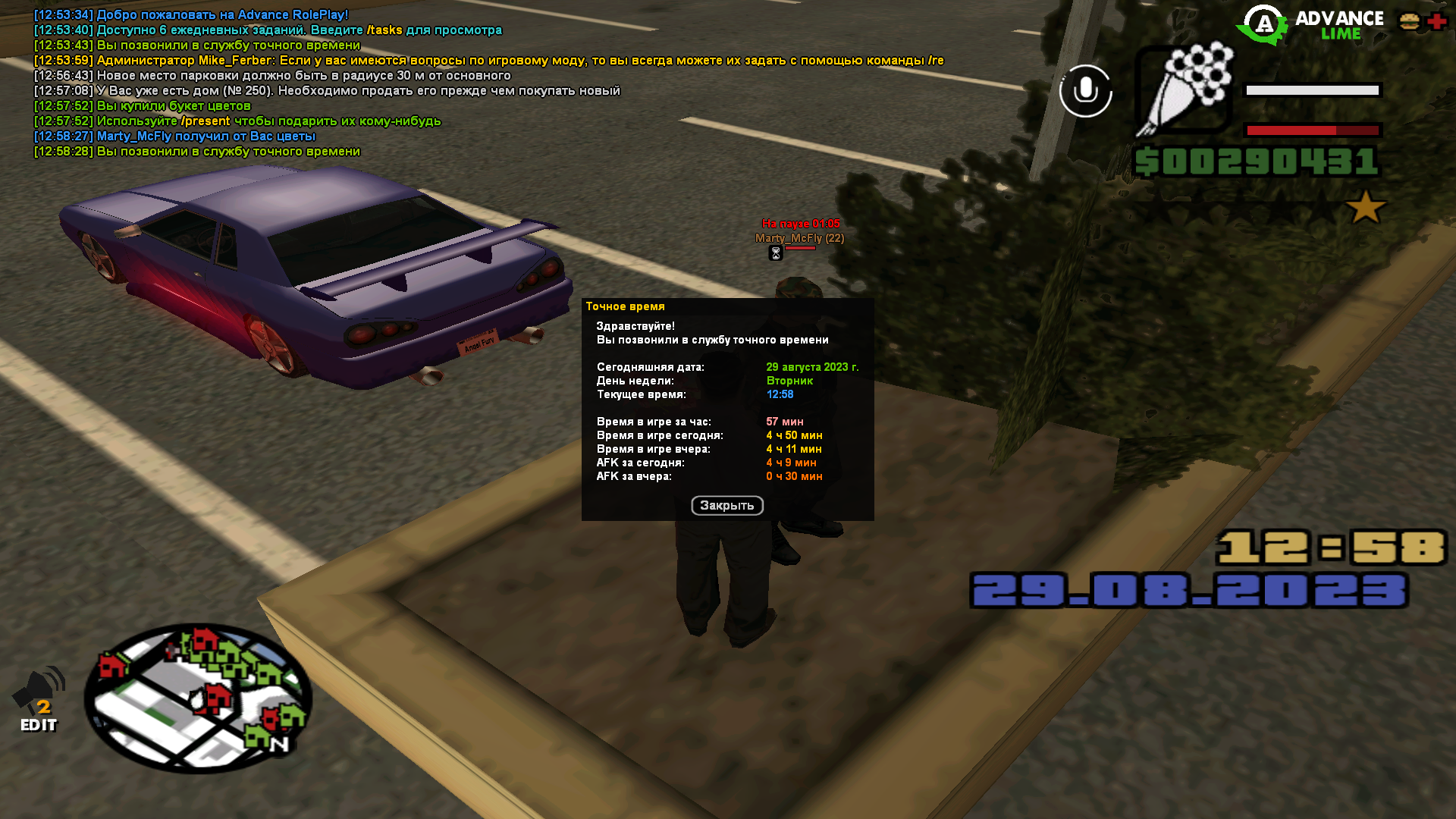Click the Advance Lime server logo

(1310, 25)
